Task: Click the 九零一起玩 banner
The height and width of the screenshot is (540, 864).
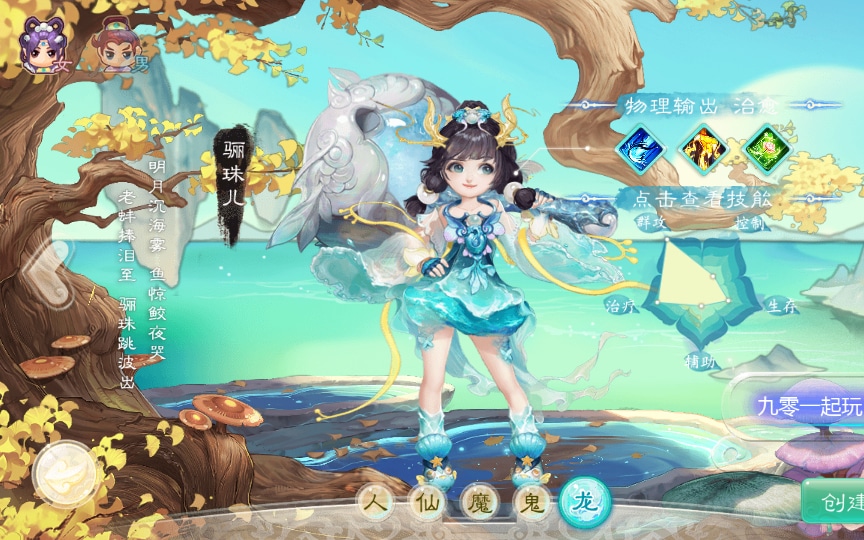Action: [809, 407]
